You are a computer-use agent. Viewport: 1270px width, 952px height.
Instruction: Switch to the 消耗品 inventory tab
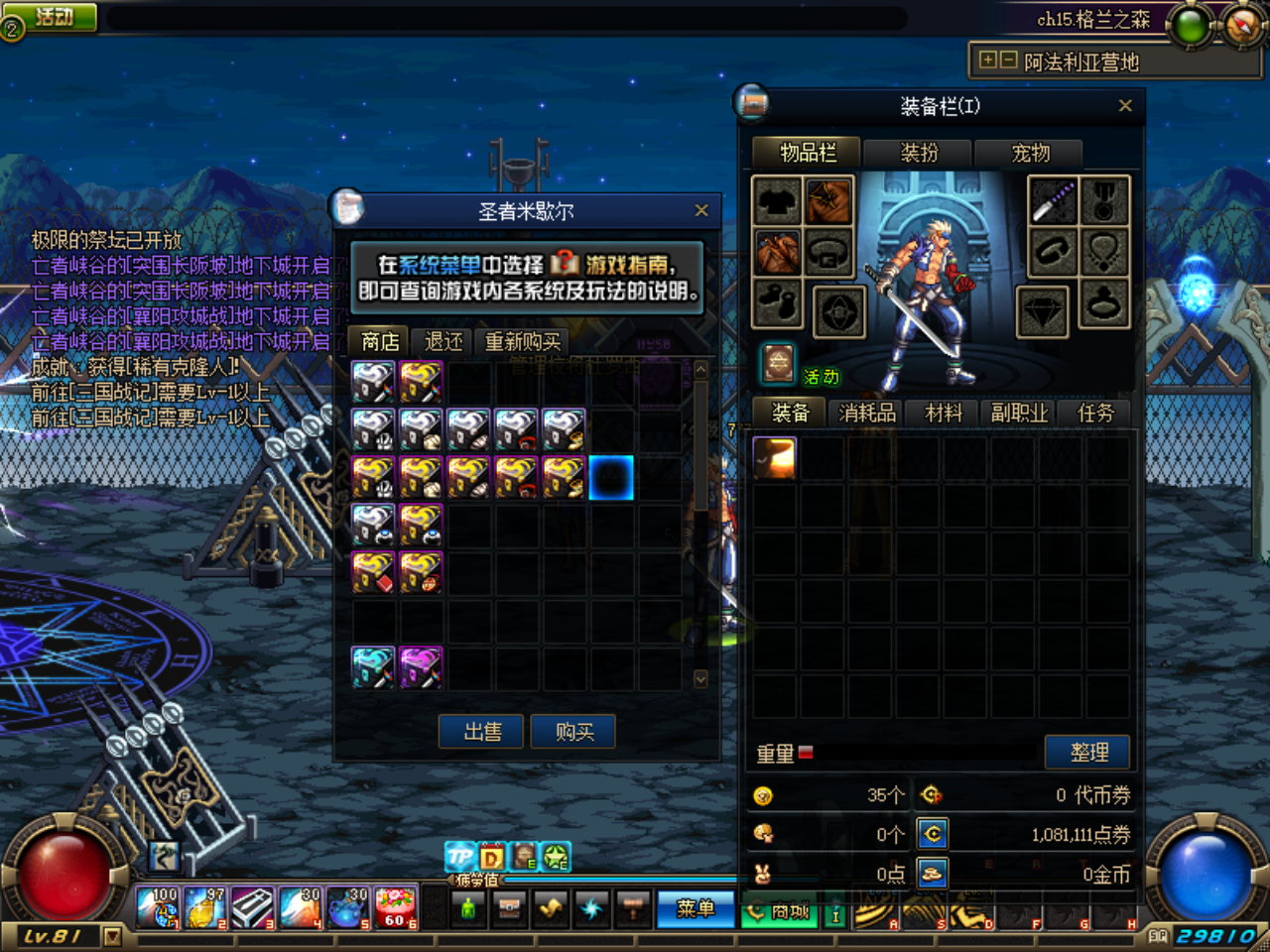click(865, 413)
